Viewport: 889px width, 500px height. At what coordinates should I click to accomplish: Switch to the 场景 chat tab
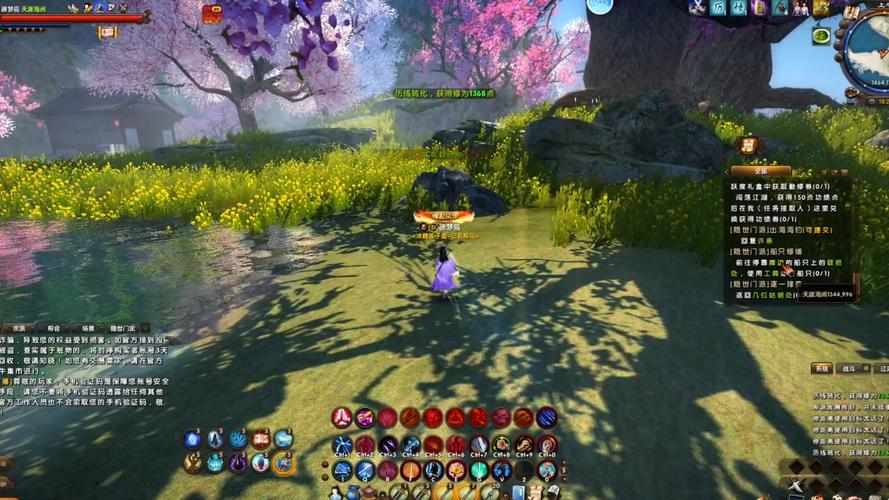[x=88, y=328]
